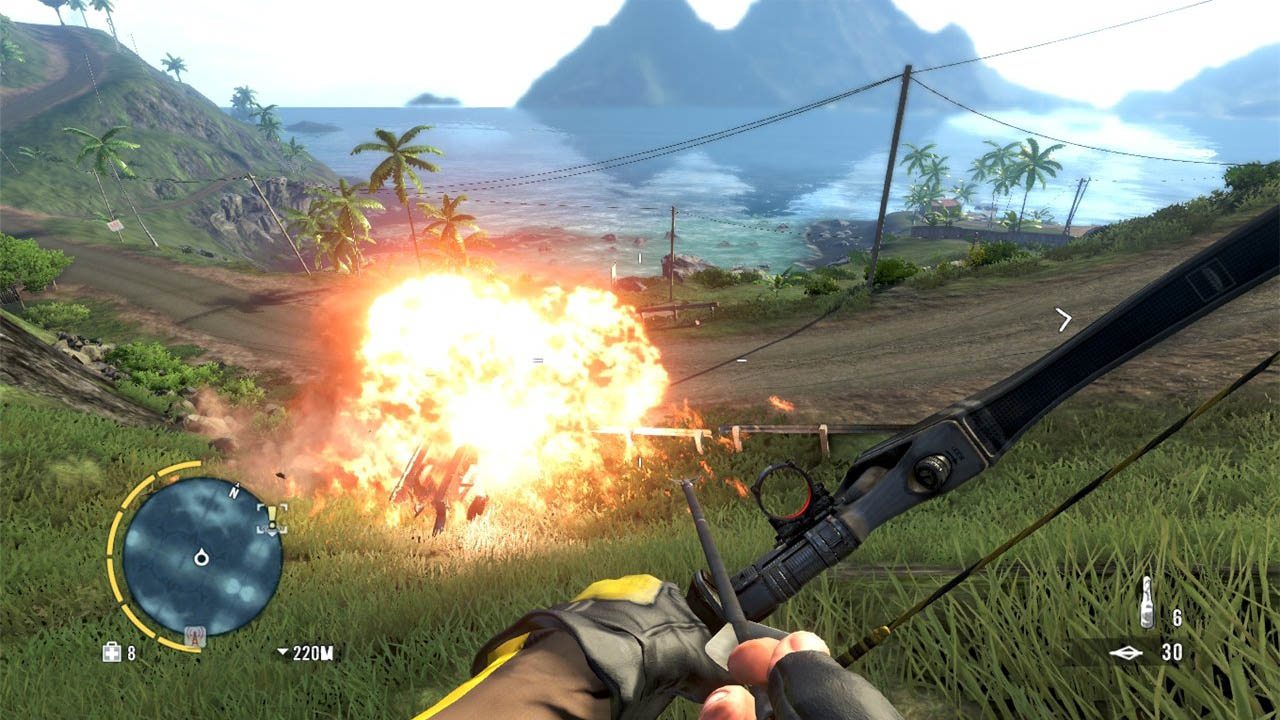Select the exclamation objective marker on minimap

tap(272, 517)
